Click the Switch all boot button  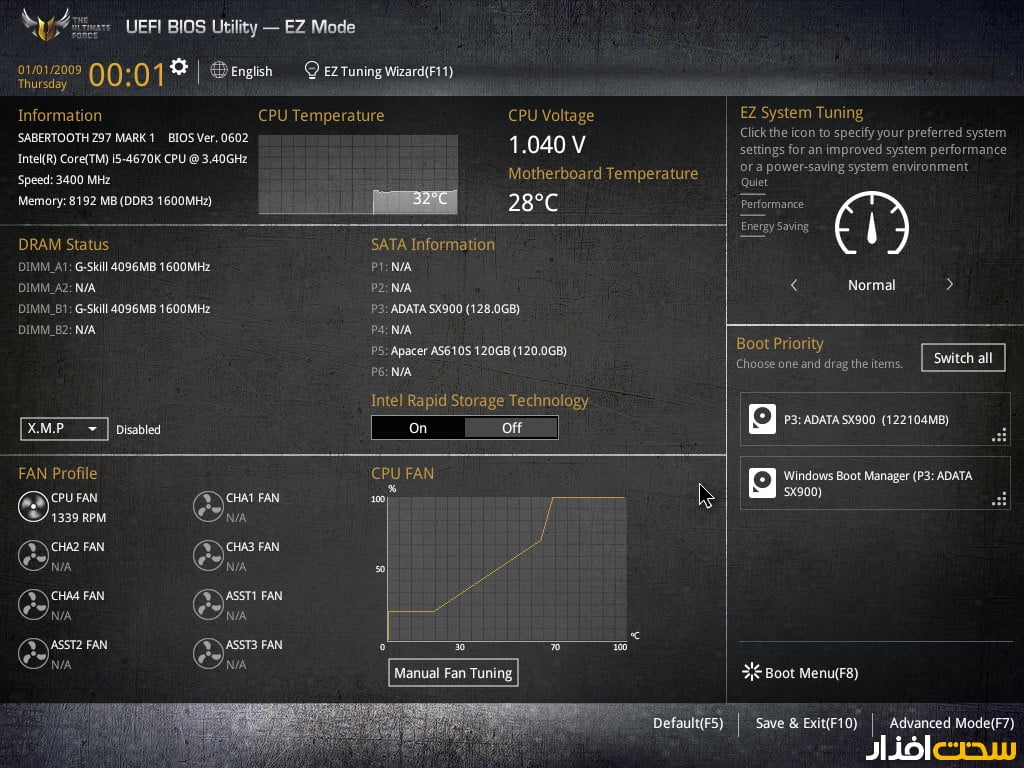click(x=963, y=358)
